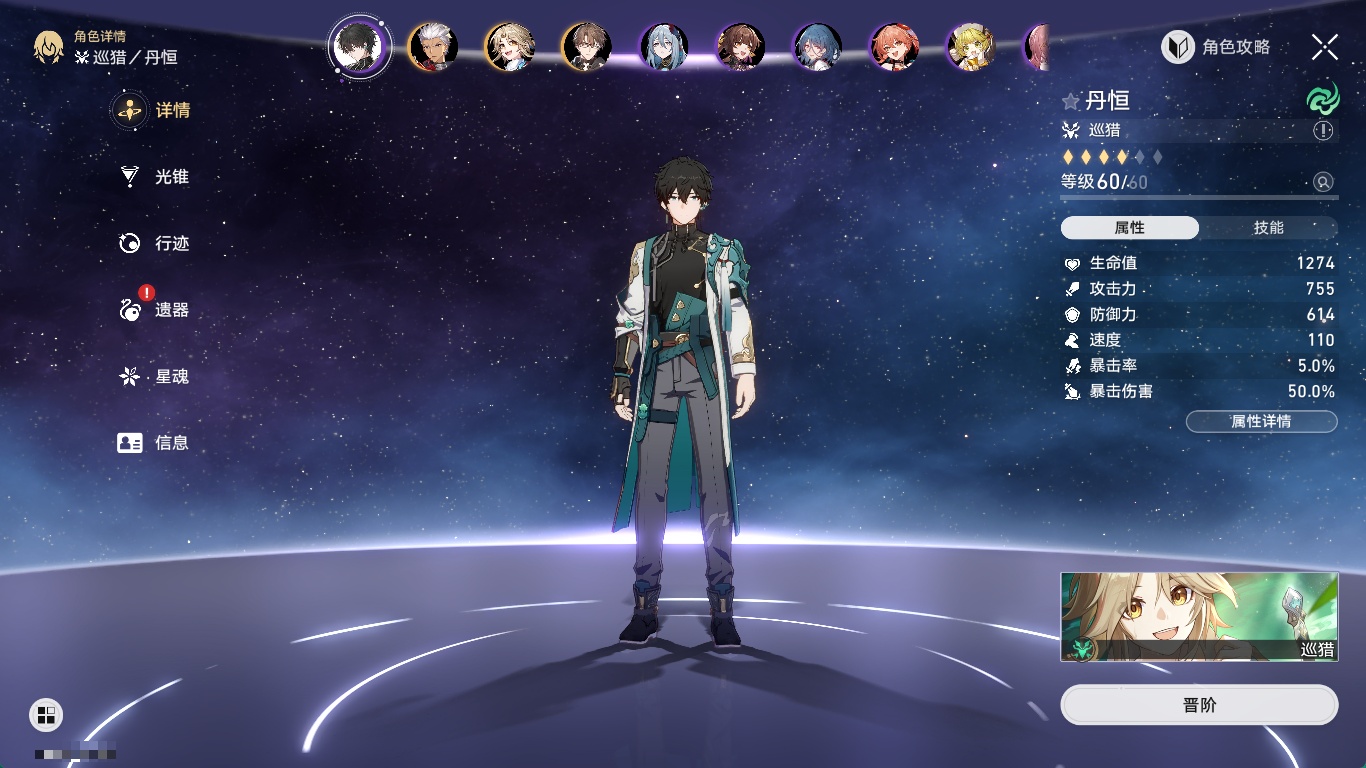The width and height of the screenshot is (1366, 768).
Task: Select the white-haired character portrait
Action: pyautogui.click(x=433, y=47)
